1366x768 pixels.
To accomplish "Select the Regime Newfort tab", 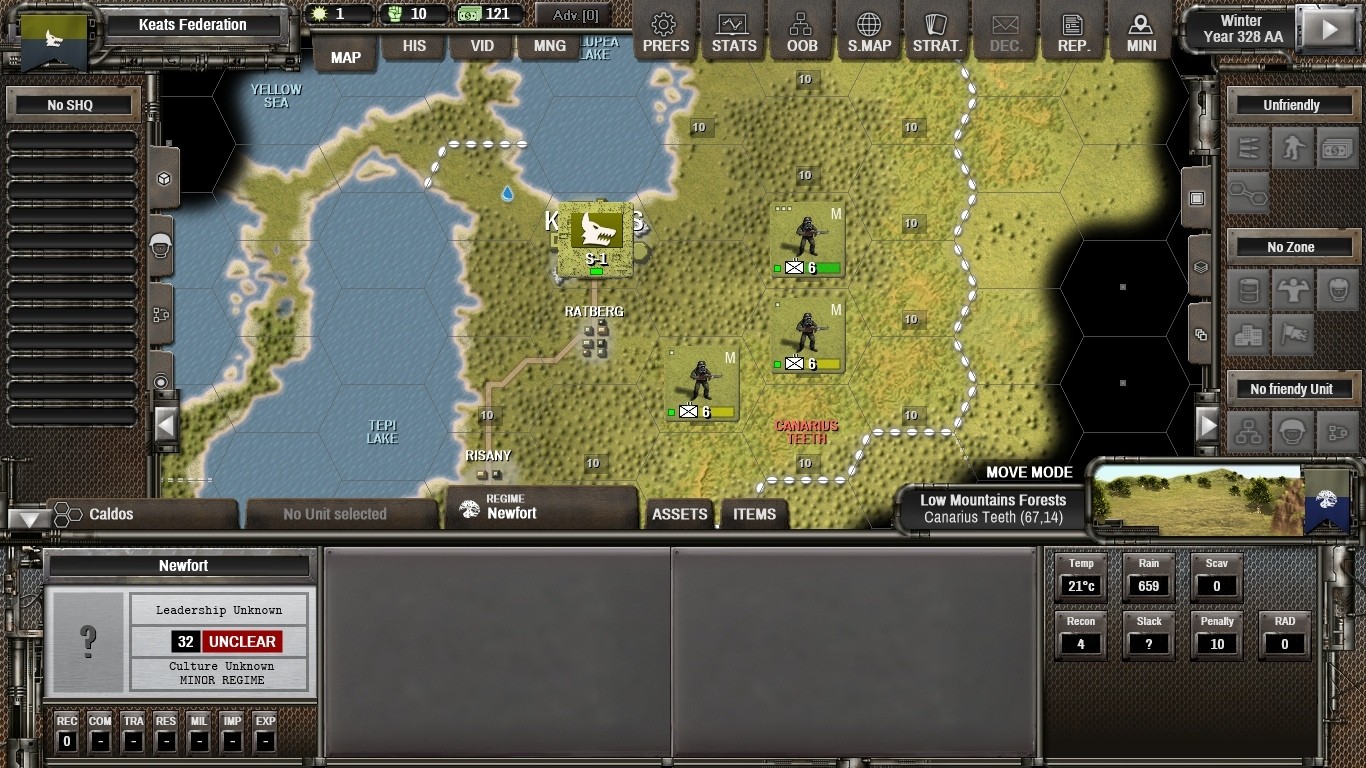I will pyautogui.click(x=540, y=508).
